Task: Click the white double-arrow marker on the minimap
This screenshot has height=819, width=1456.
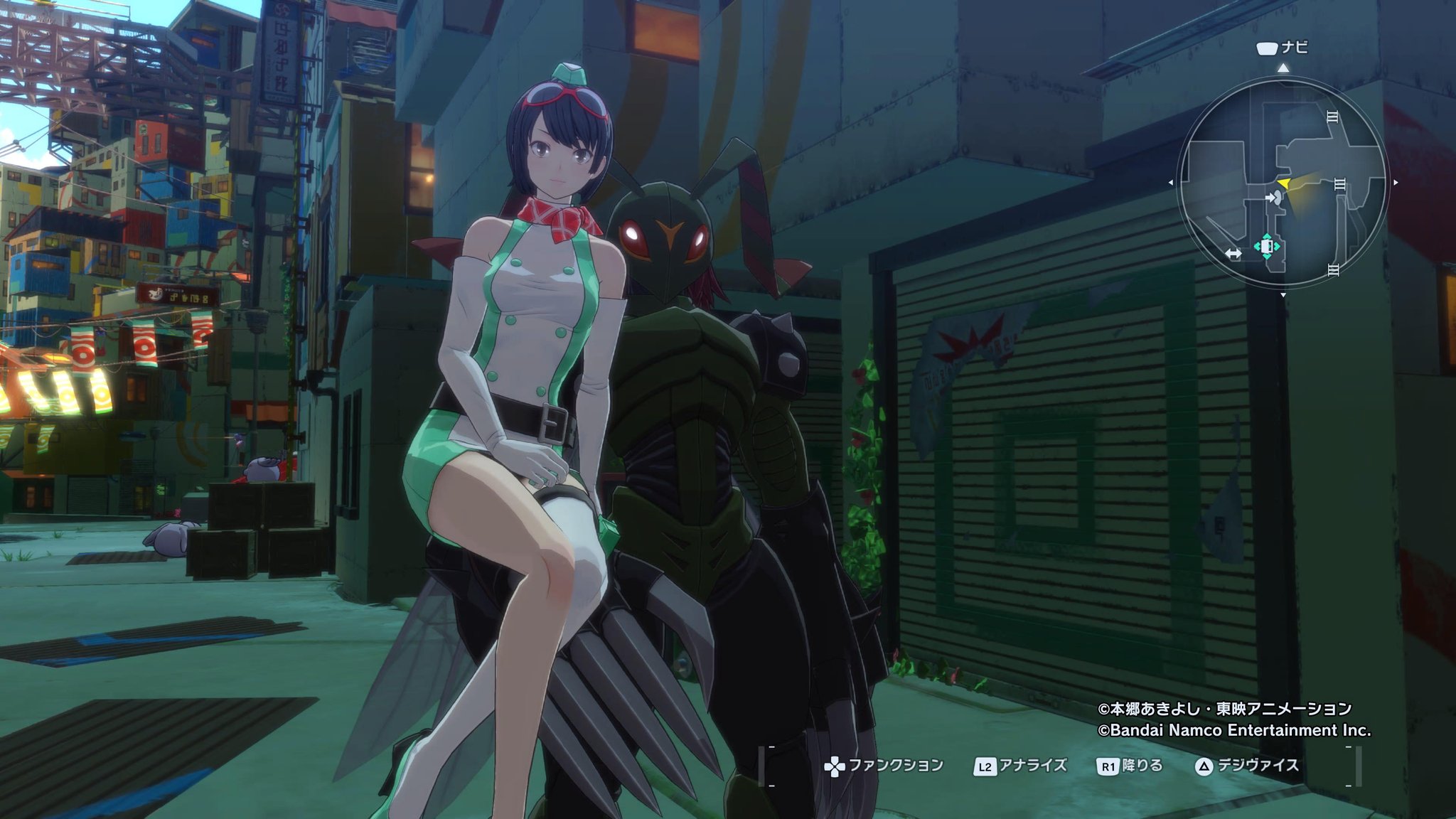Action: click(x=1233, y=254)
